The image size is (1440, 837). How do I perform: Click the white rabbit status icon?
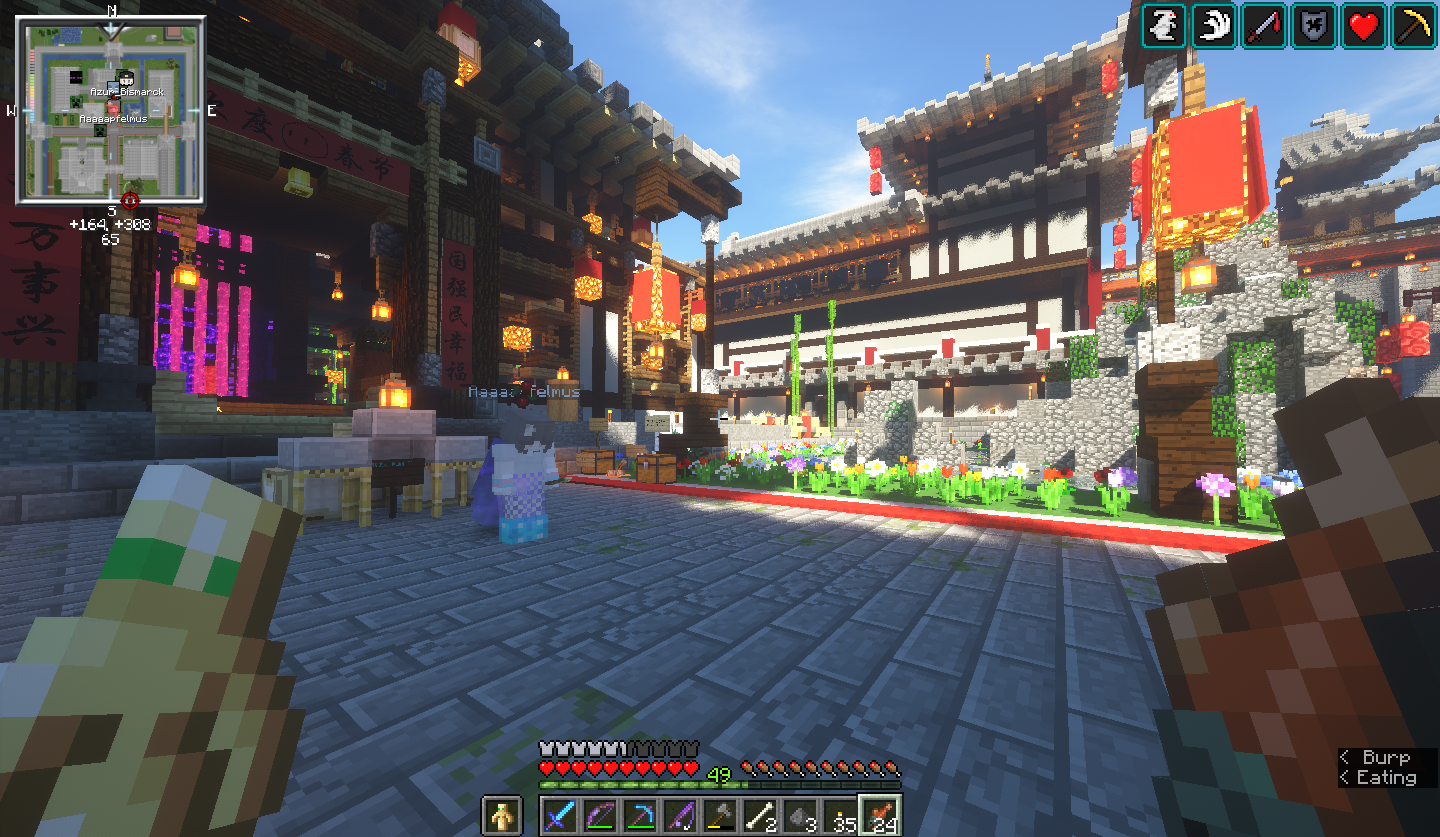1164,26
